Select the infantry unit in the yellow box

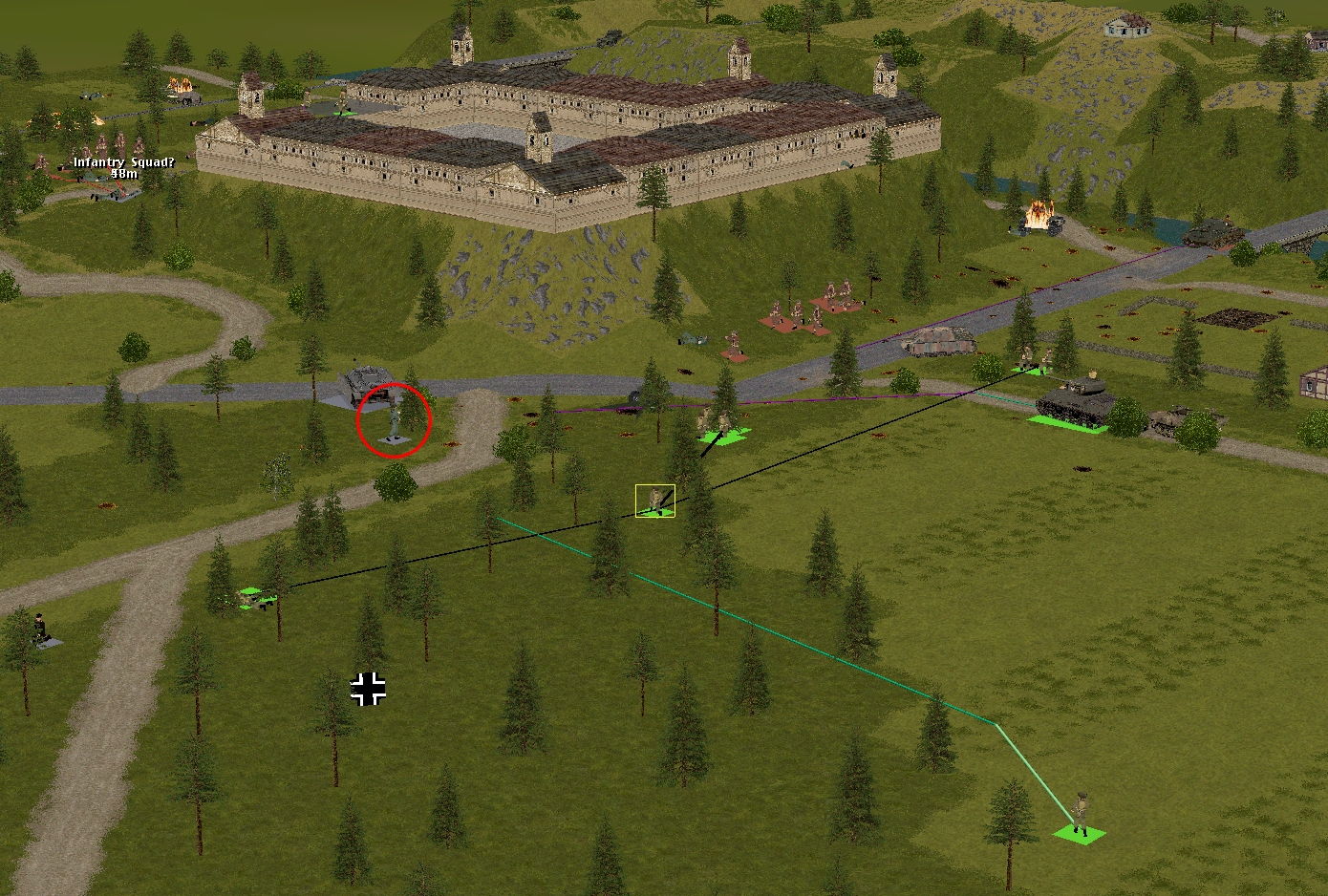click(655, 501)
